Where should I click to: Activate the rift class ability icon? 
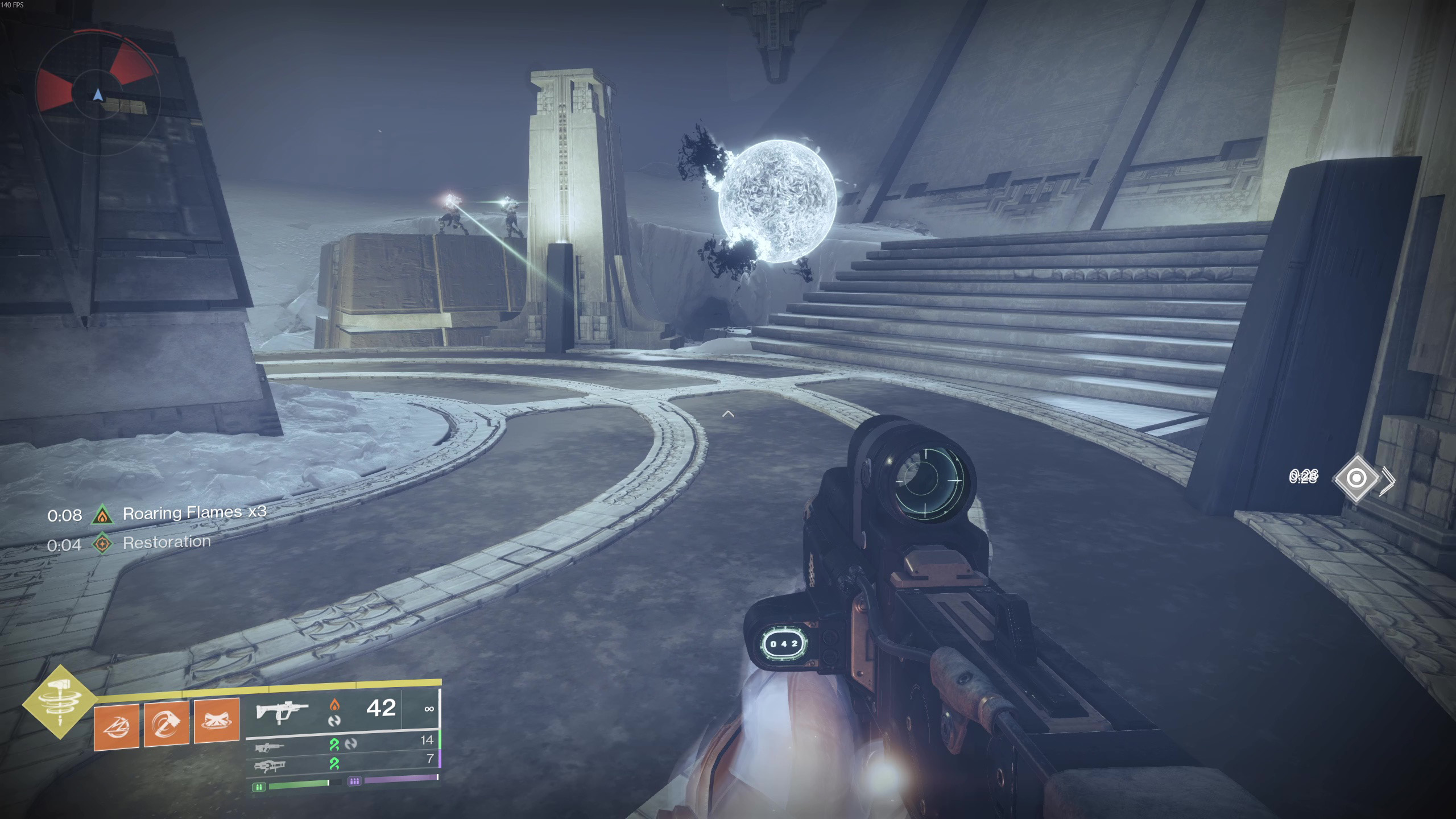click(217, 721)
